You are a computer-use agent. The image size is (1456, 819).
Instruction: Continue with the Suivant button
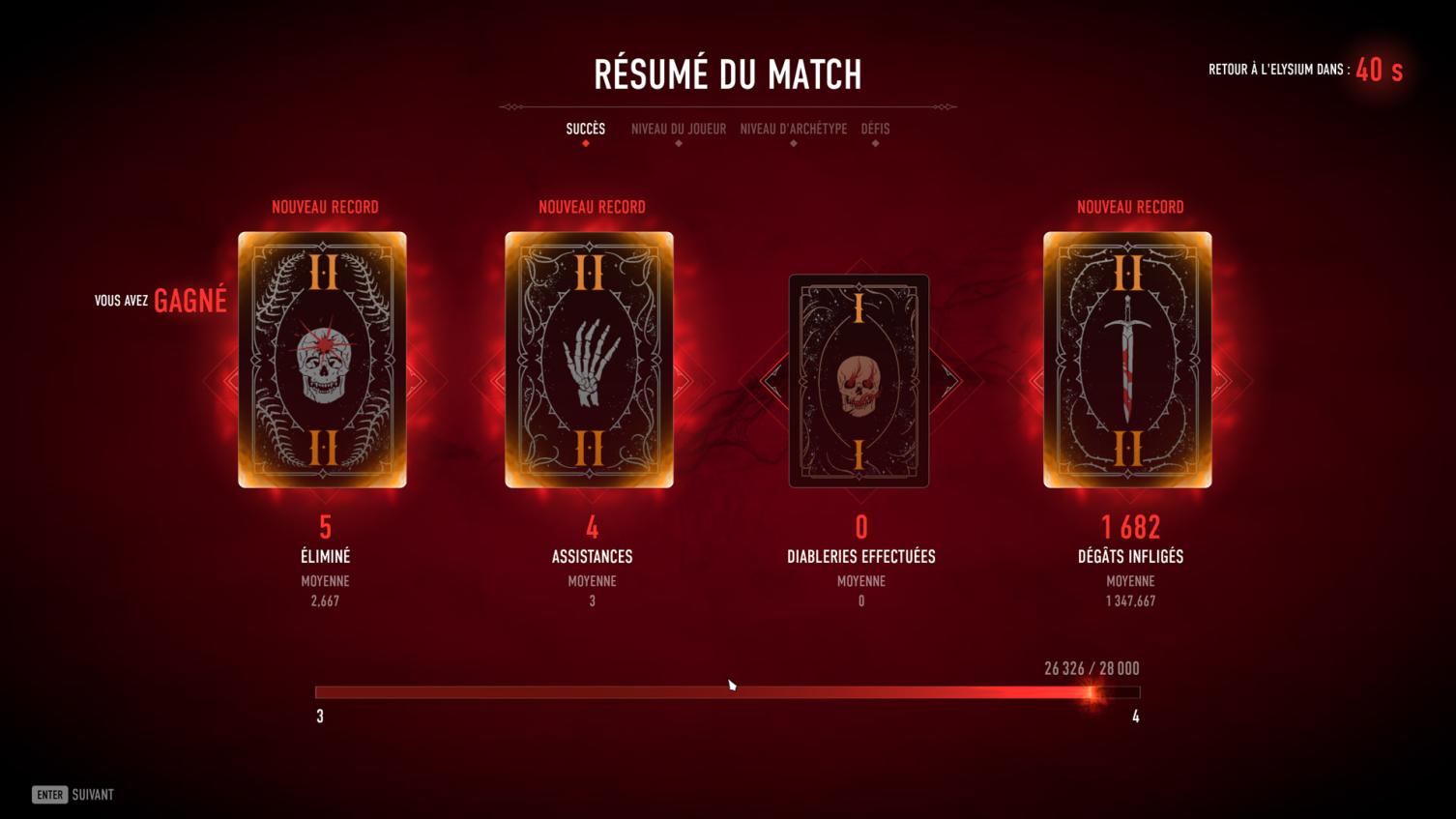coord(73,795)
